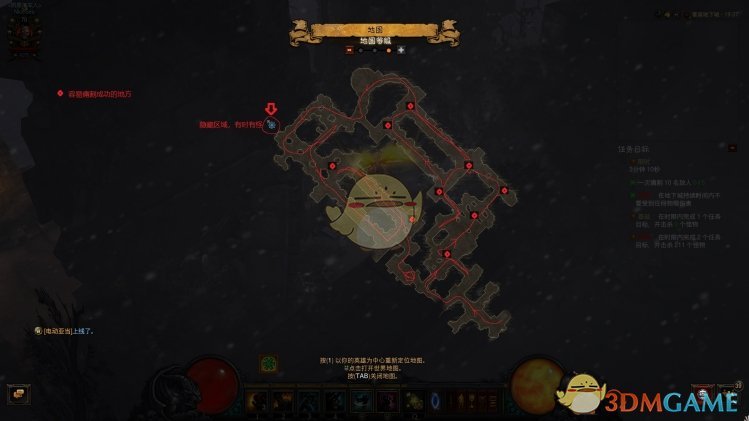Viewport: 749px width, 421px height.
Task: Click the map zoom-in plus button
Action: [401, 49]
